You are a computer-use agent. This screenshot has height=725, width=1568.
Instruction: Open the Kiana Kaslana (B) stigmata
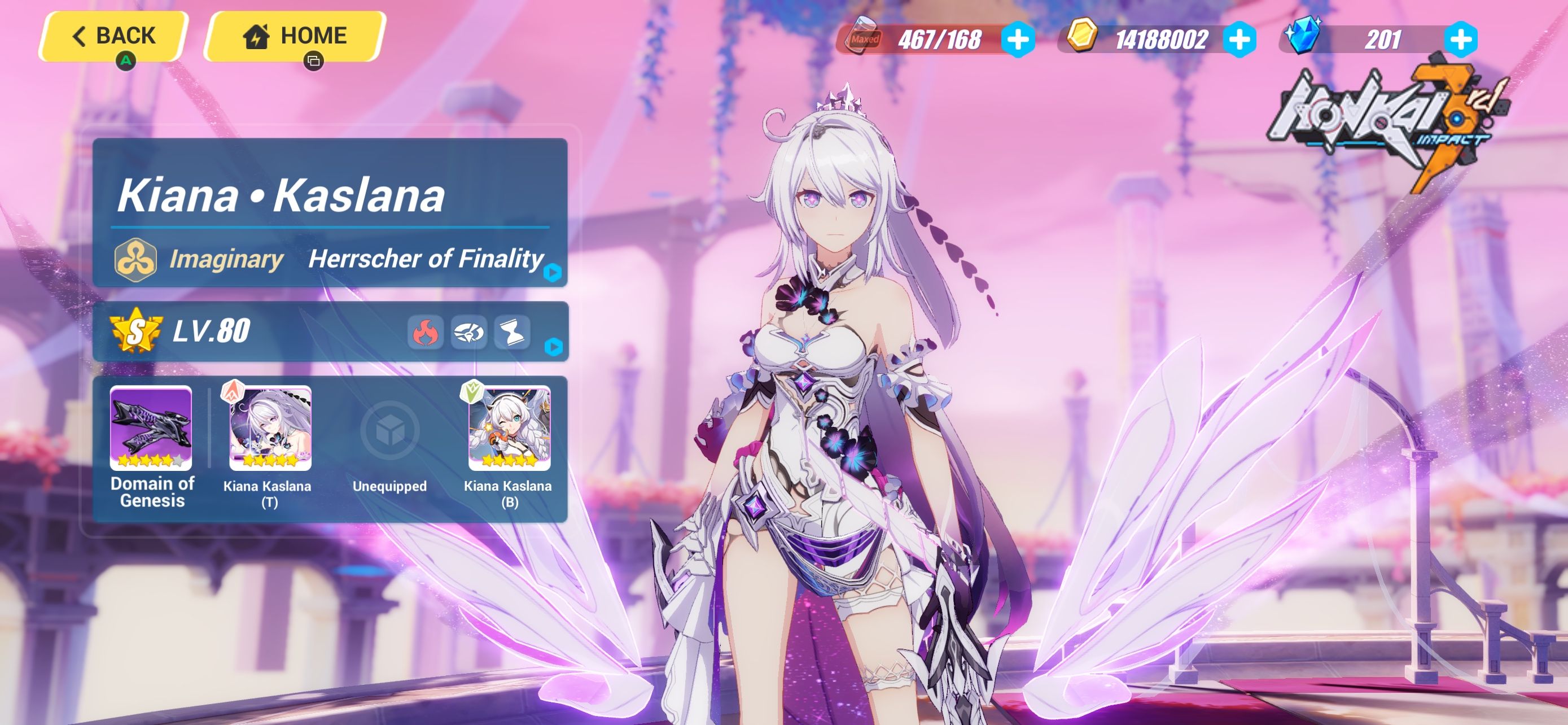click(x=510, y=430)
